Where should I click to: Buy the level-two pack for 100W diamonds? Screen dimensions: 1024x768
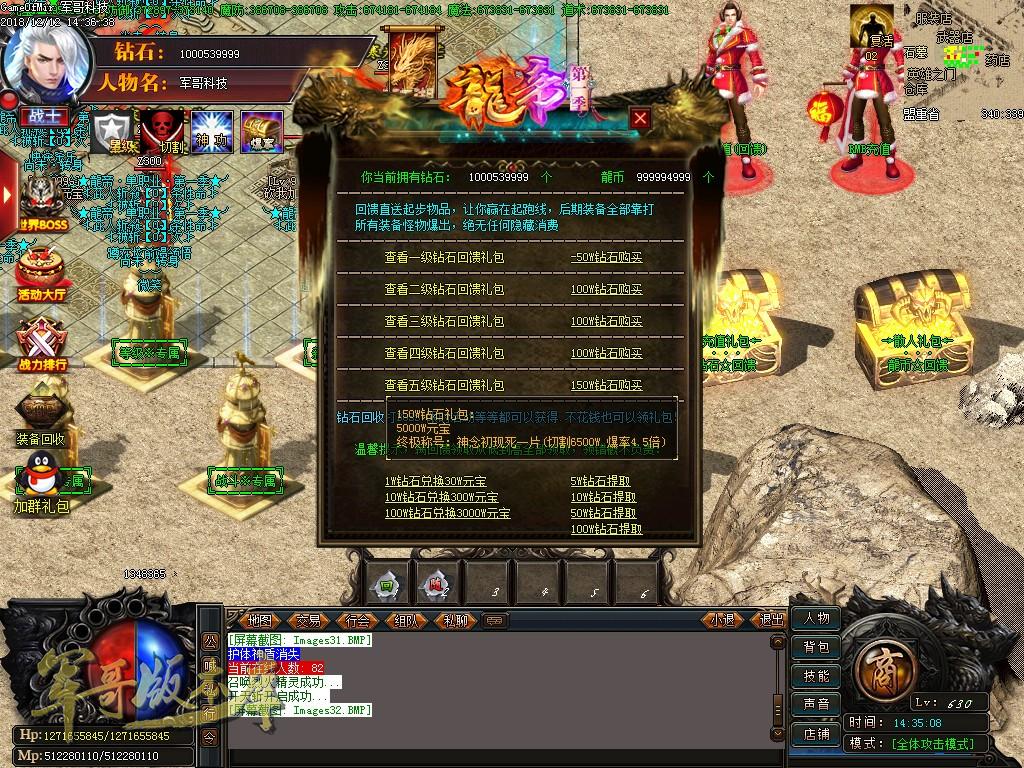pos(606,289)
